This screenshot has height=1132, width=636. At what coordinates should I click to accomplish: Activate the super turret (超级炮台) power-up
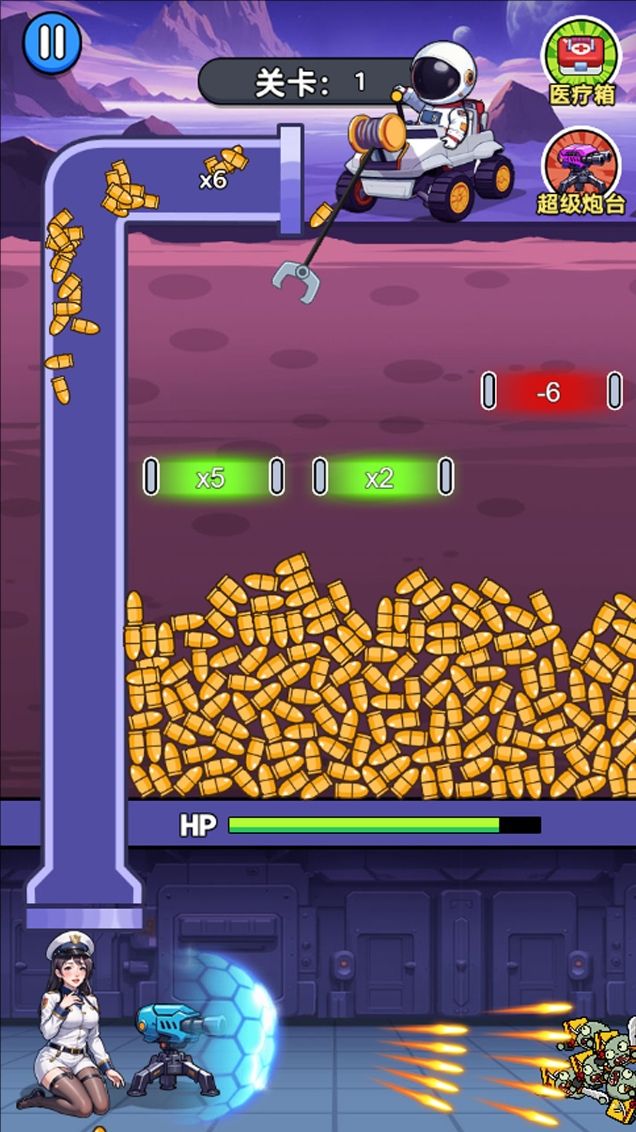tap(581, 168)
